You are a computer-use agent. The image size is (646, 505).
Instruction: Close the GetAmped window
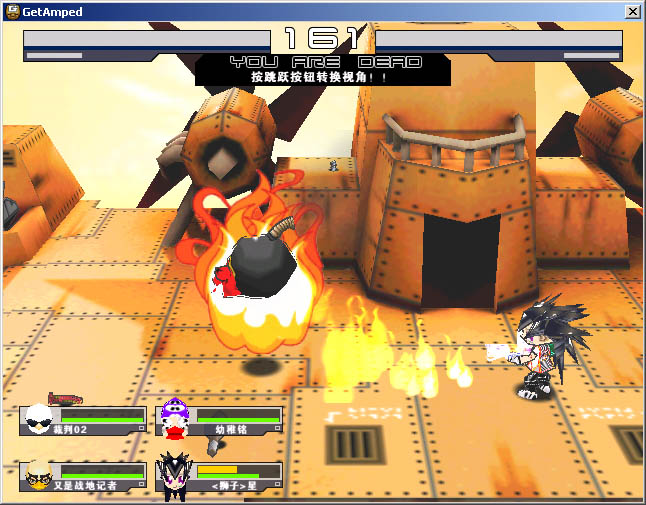coord(632,11)
